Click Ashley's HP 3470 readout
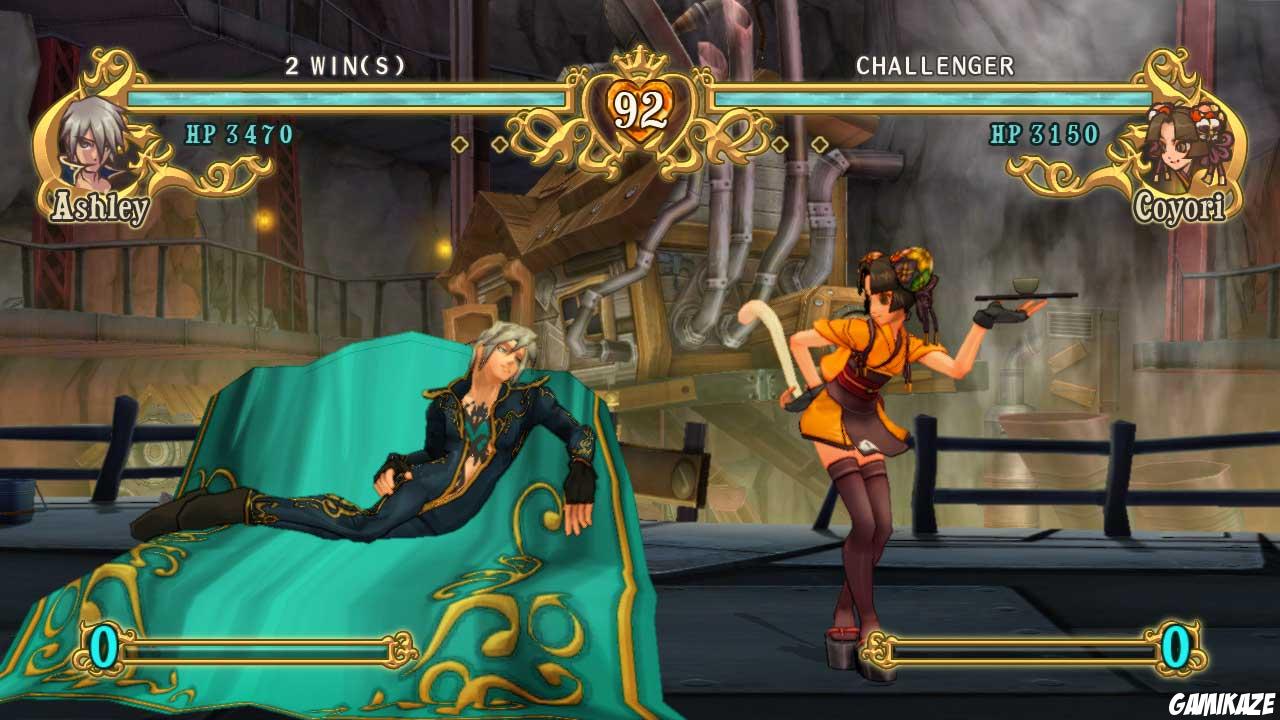The image size is (1280, 720). point(235,131)
